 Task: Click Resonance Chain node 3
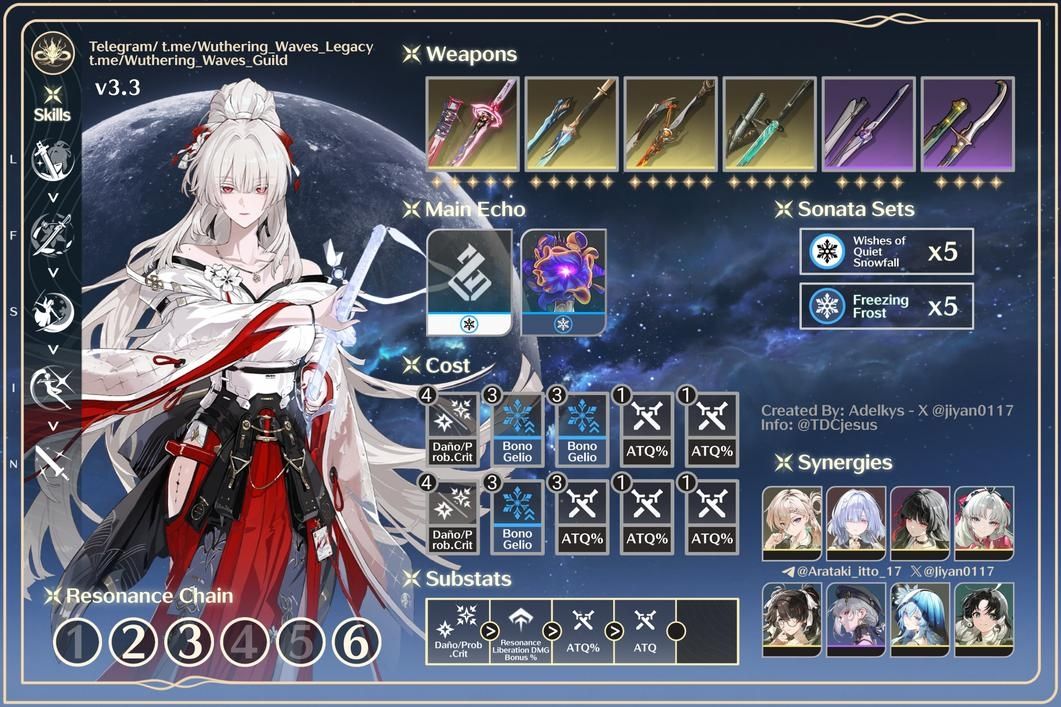point(188,643)
